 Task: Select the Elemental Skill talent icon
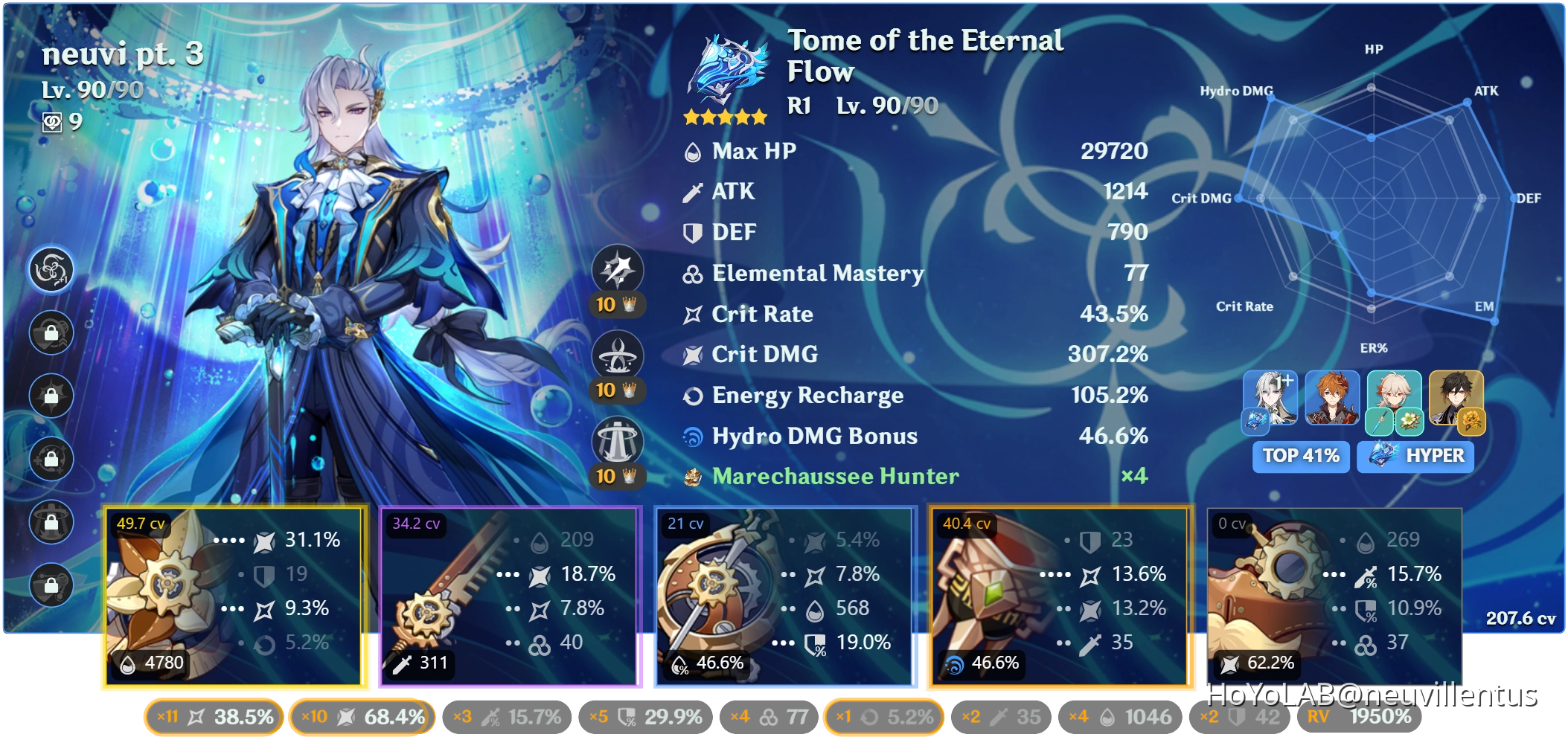click(x=617, y=355)
